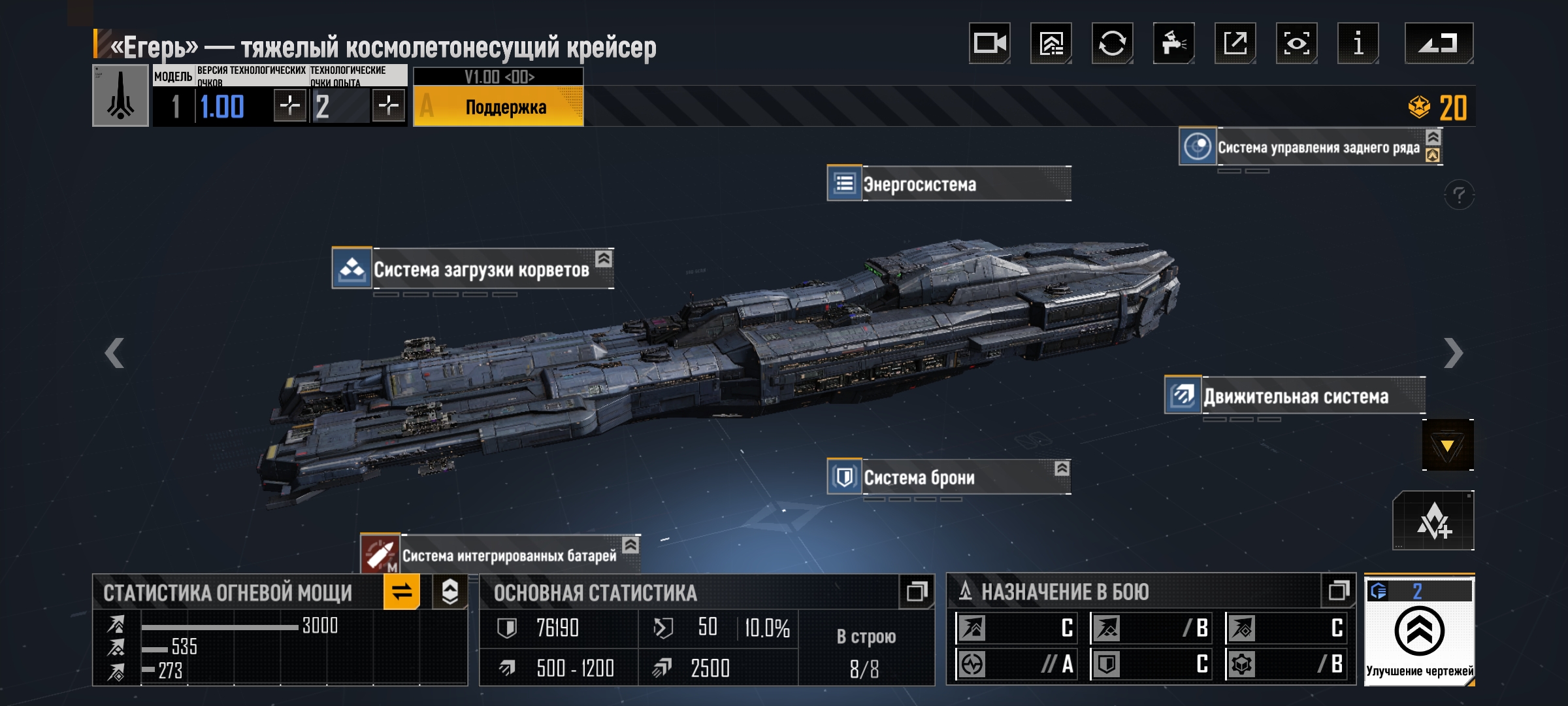The image size is (1568, 706).
Task: Open the video camera view
Action: click(989, 44)
